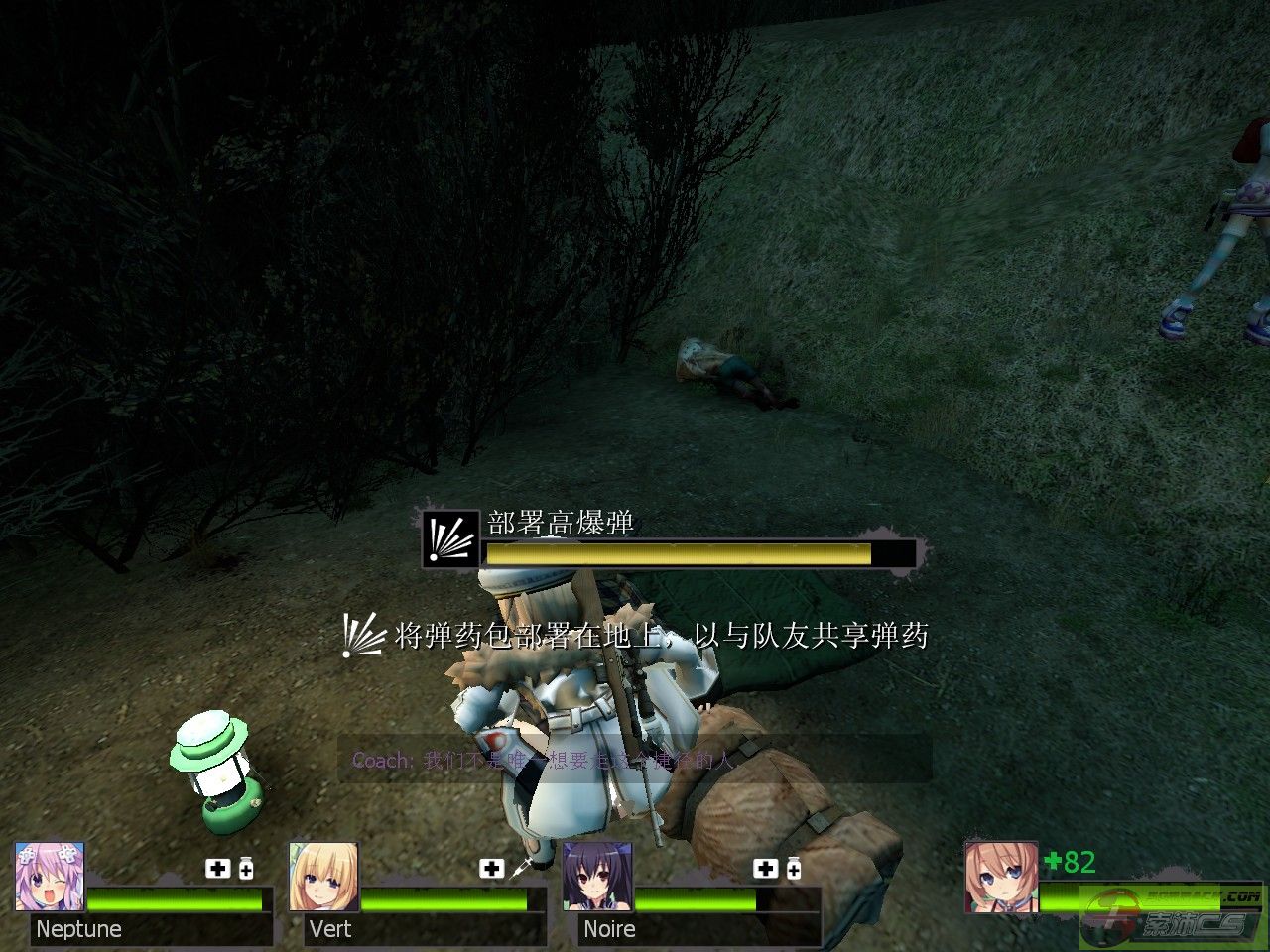This screenshot has height=952, width=1270.
Task: Select the player's own brown-haired portrait
Action: point(1000,877)
